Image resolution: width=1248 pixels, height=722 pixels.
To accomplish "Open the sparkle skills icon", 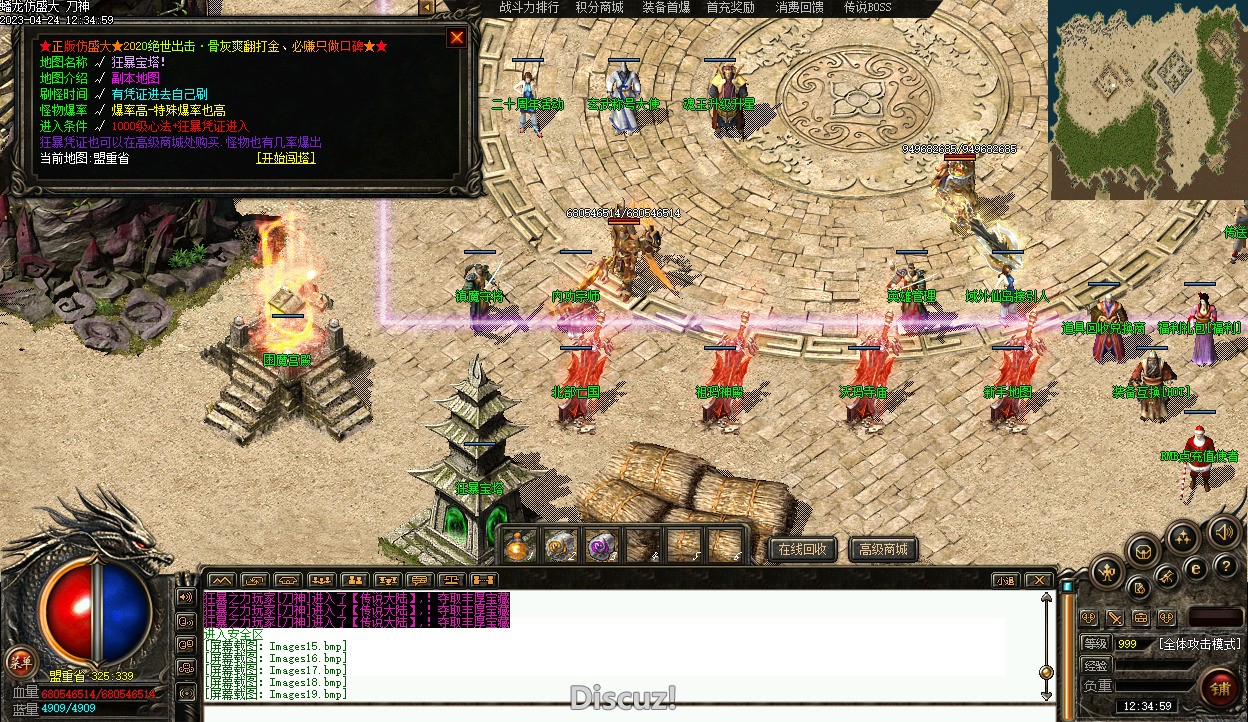I will point(1182,538).
